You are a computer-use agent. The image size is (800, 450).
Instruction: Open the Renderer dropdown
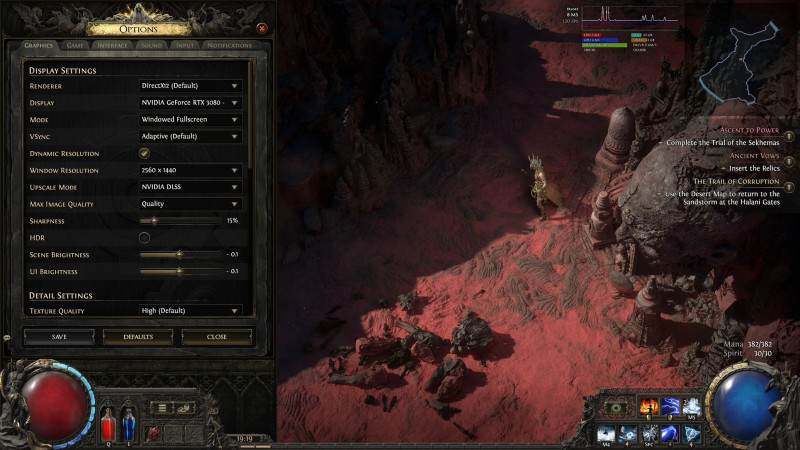pos(190,86)
